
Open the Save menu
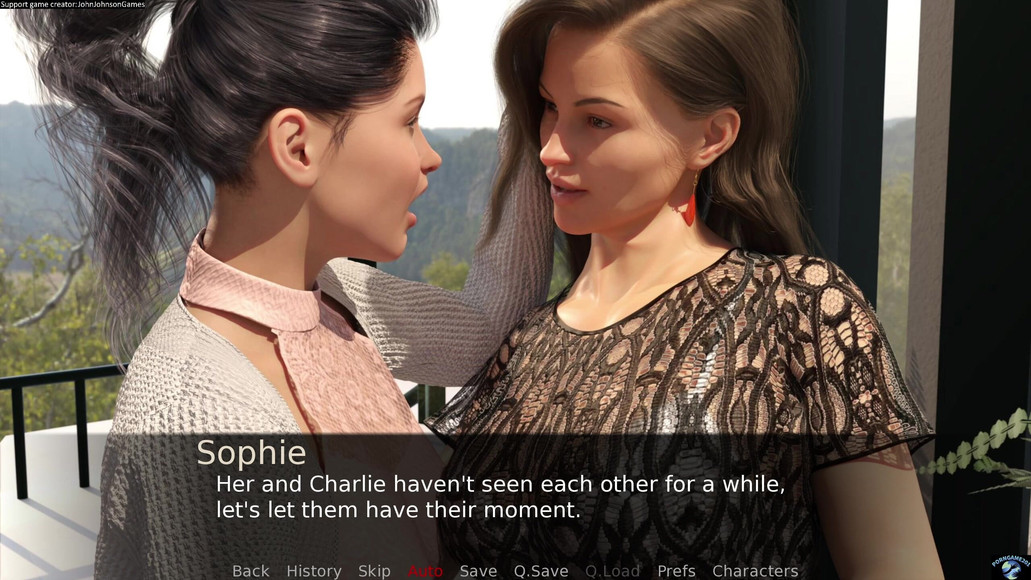(478, 570)
